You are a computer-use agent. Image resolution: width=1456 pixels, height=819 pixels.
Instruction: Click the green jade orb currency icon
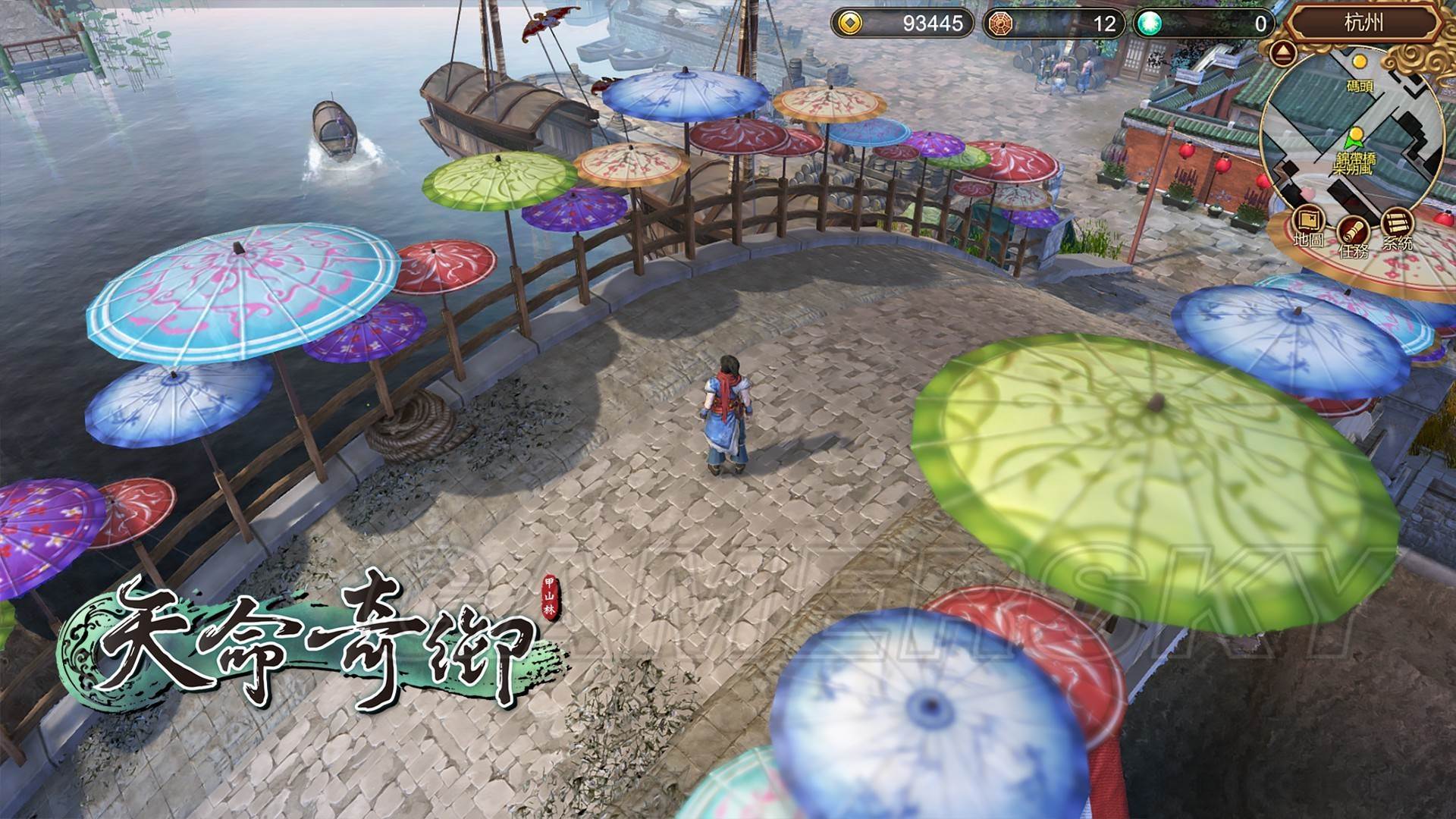(x=1150, y=24)
